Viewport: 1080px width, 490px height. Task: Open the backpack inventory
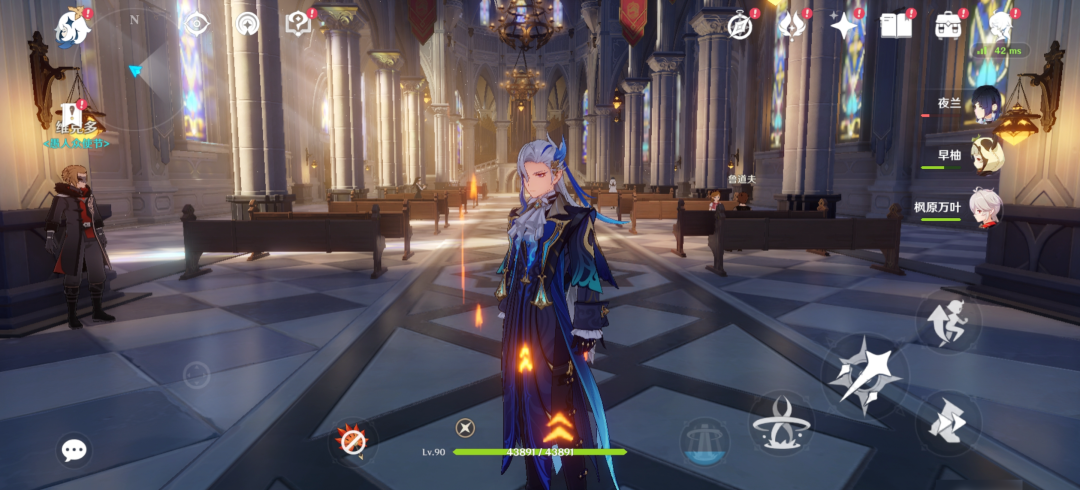click(x=948, y=26)
